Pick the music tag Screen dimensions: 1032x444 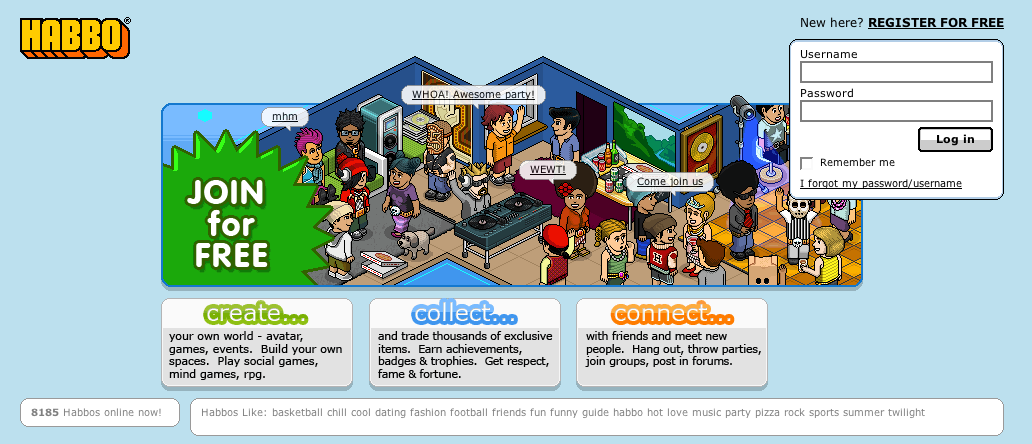[707, 413]
